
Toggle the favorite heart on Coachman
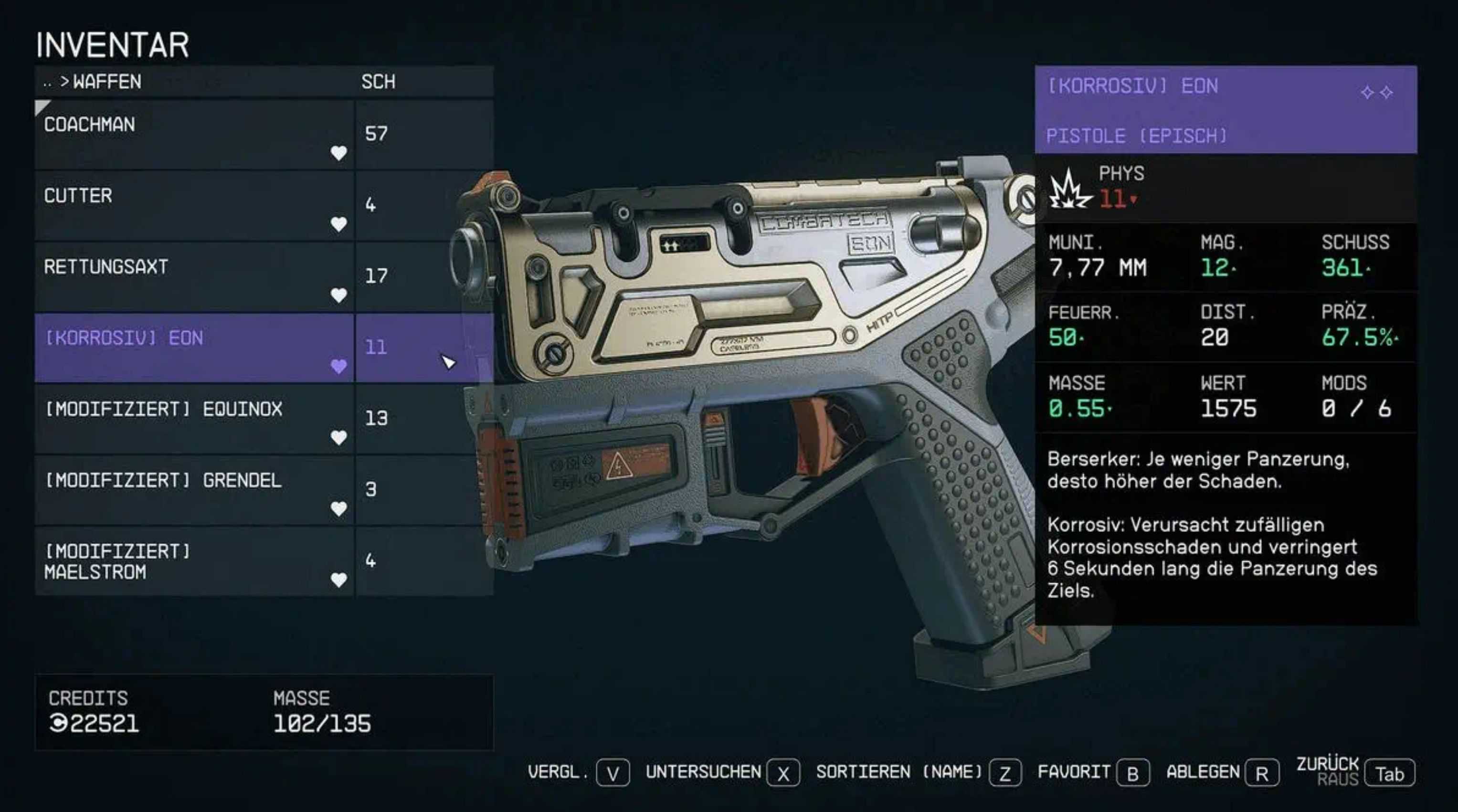(x=338, y=153)
